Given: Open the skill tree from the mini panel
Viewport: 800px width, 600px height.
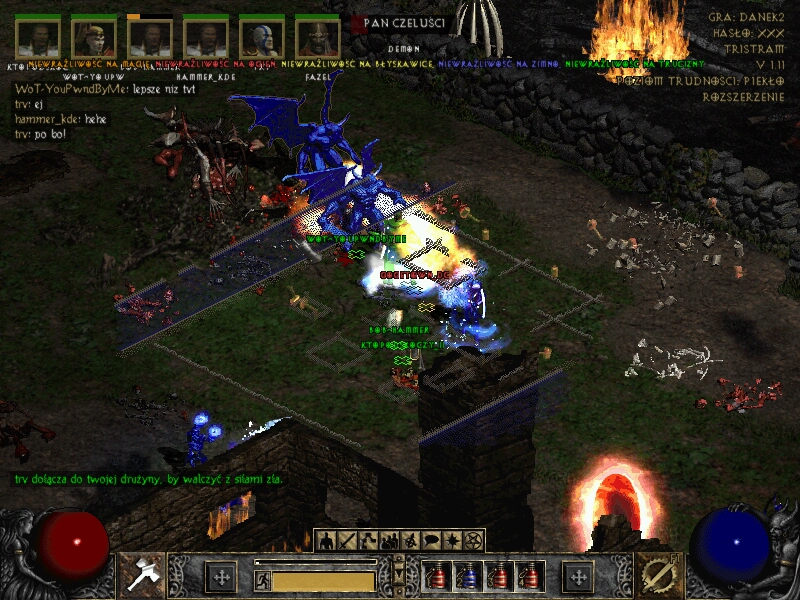Looking at the screenshot, I should [368, 541].
